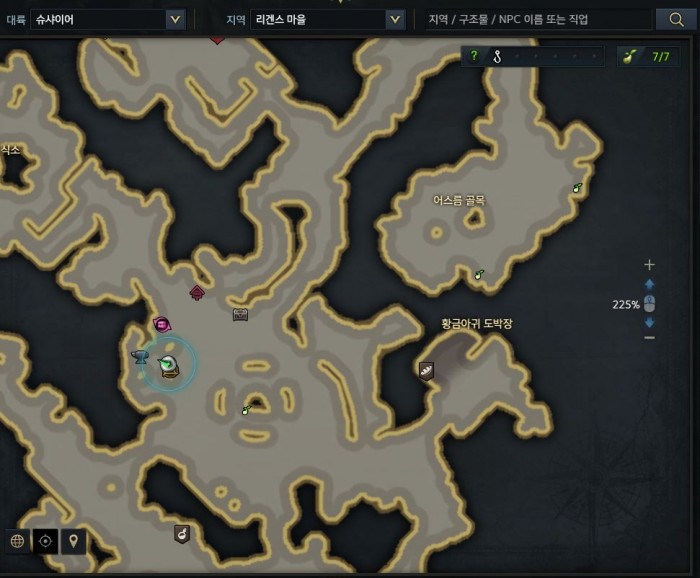The width and height of the screenshot is (700, 578).
Task: Toggle the hook-shaped map filter icon
Action: 495,56
